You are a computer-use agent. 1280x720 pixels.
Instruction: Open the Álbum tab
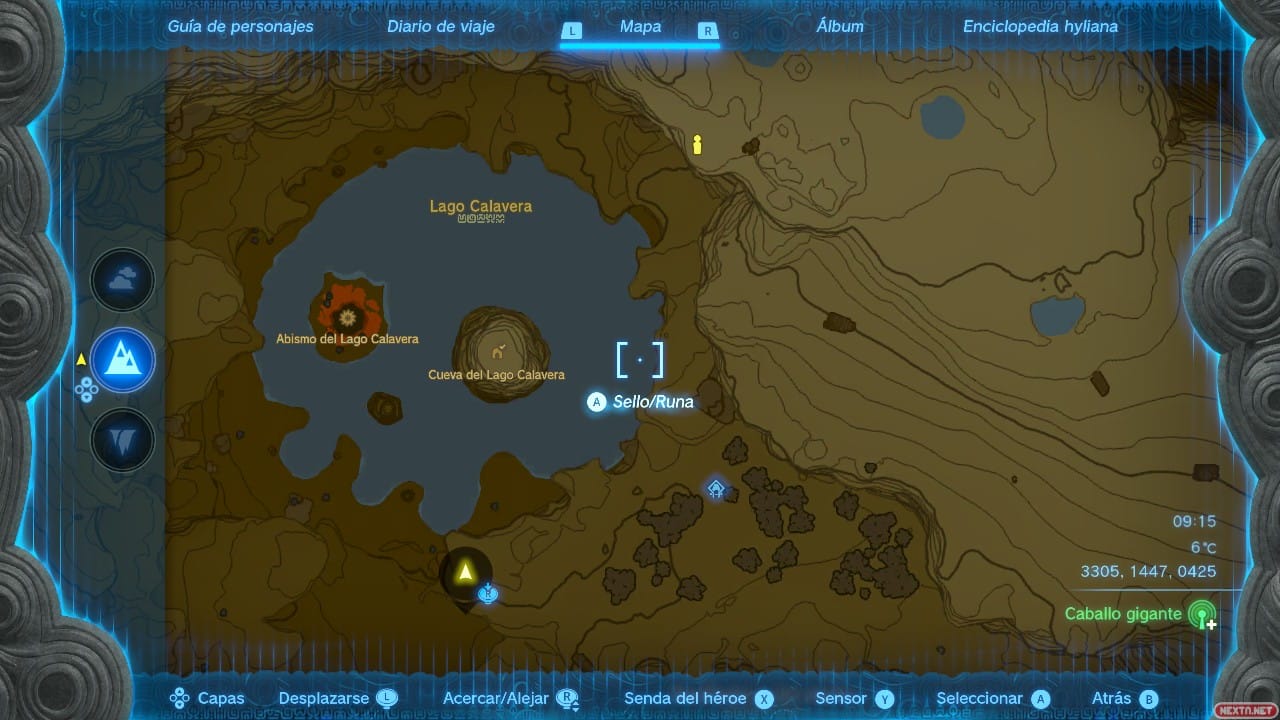coord(840,27)
